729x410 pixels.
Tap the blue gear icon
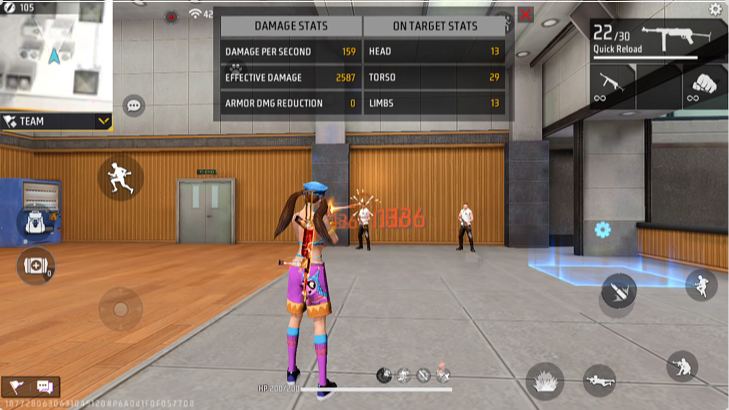point(602,229)
